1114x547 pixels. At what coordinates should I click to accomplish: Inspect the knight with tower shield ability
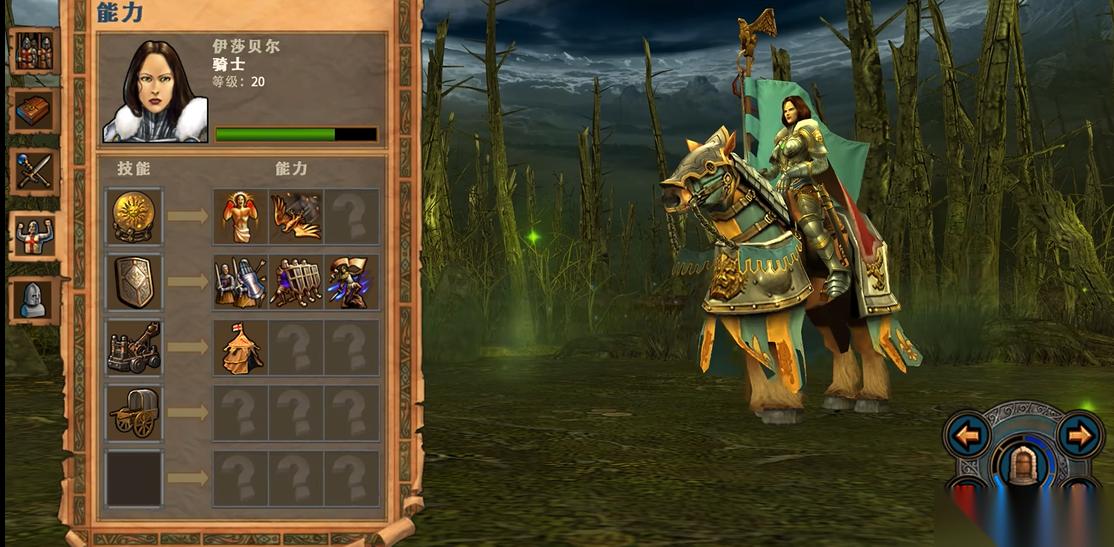pos(241,282)
